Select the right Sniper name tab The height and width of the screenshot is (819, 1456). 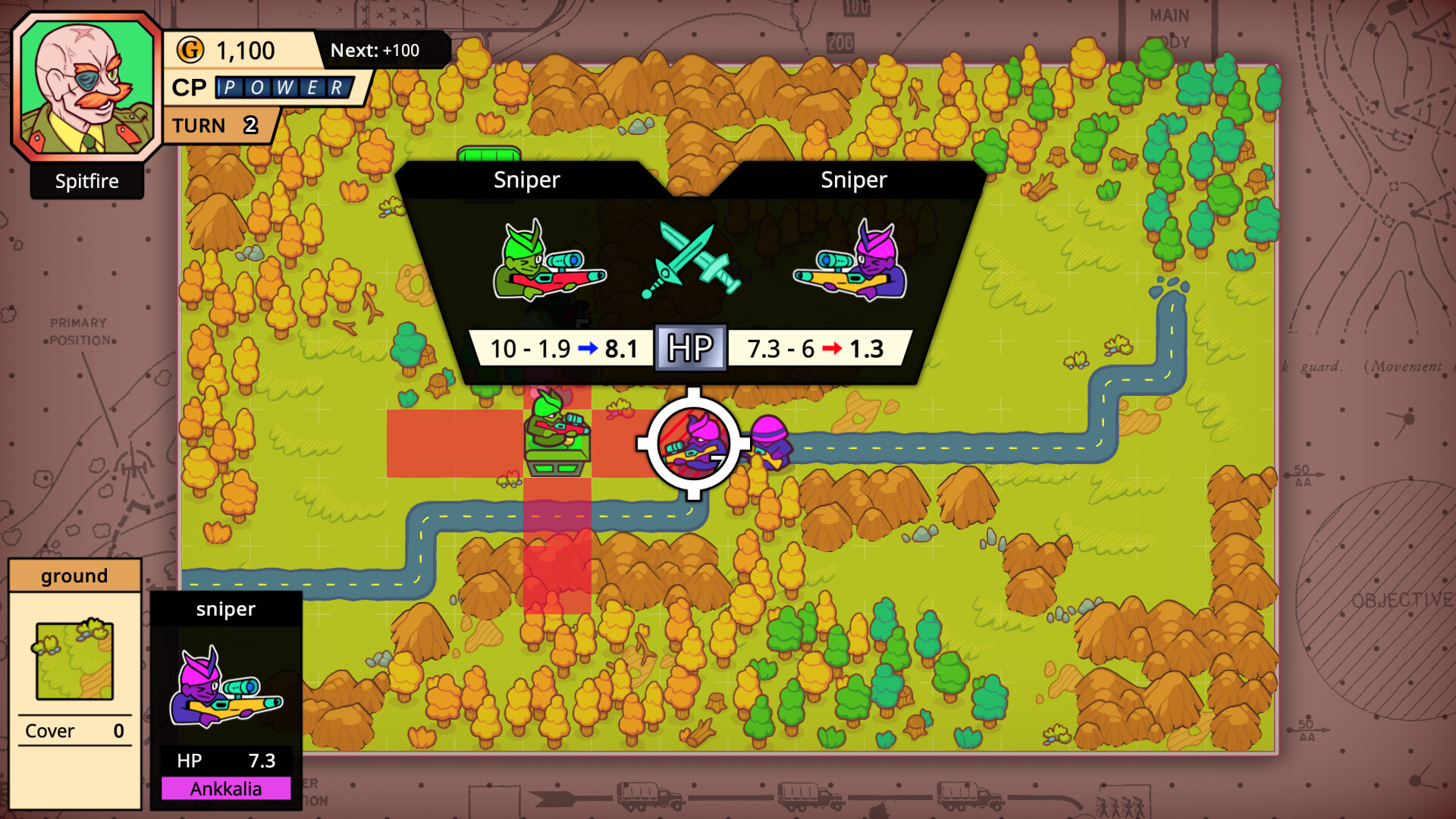pos(853,180)
